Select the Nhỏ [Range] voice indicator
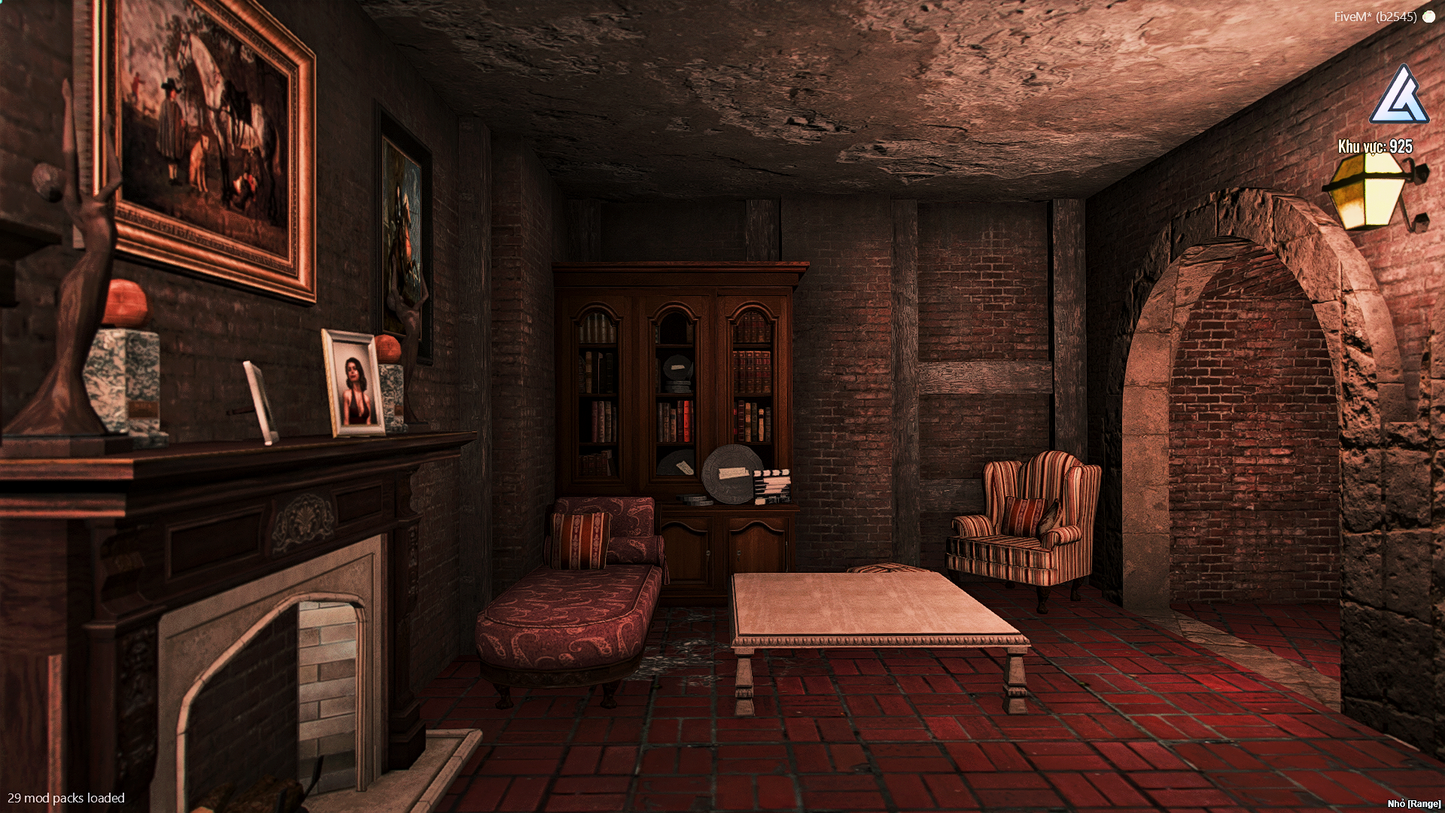 pos(1411,803)
